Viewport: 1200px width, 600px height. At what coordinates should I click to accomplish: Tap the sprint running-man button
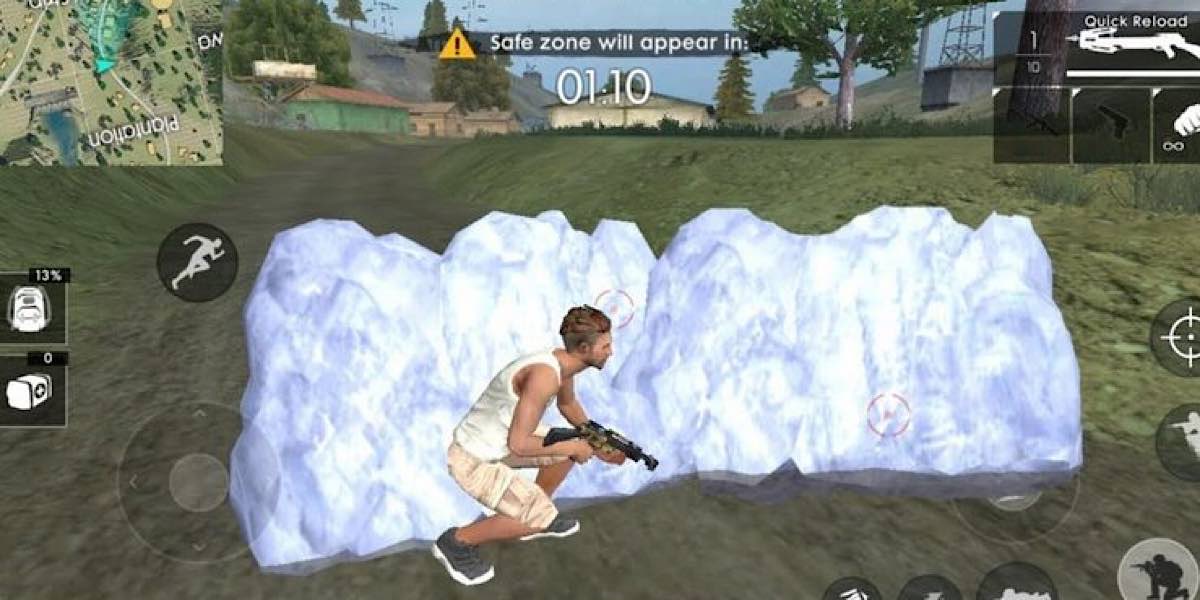pos(197,262)
